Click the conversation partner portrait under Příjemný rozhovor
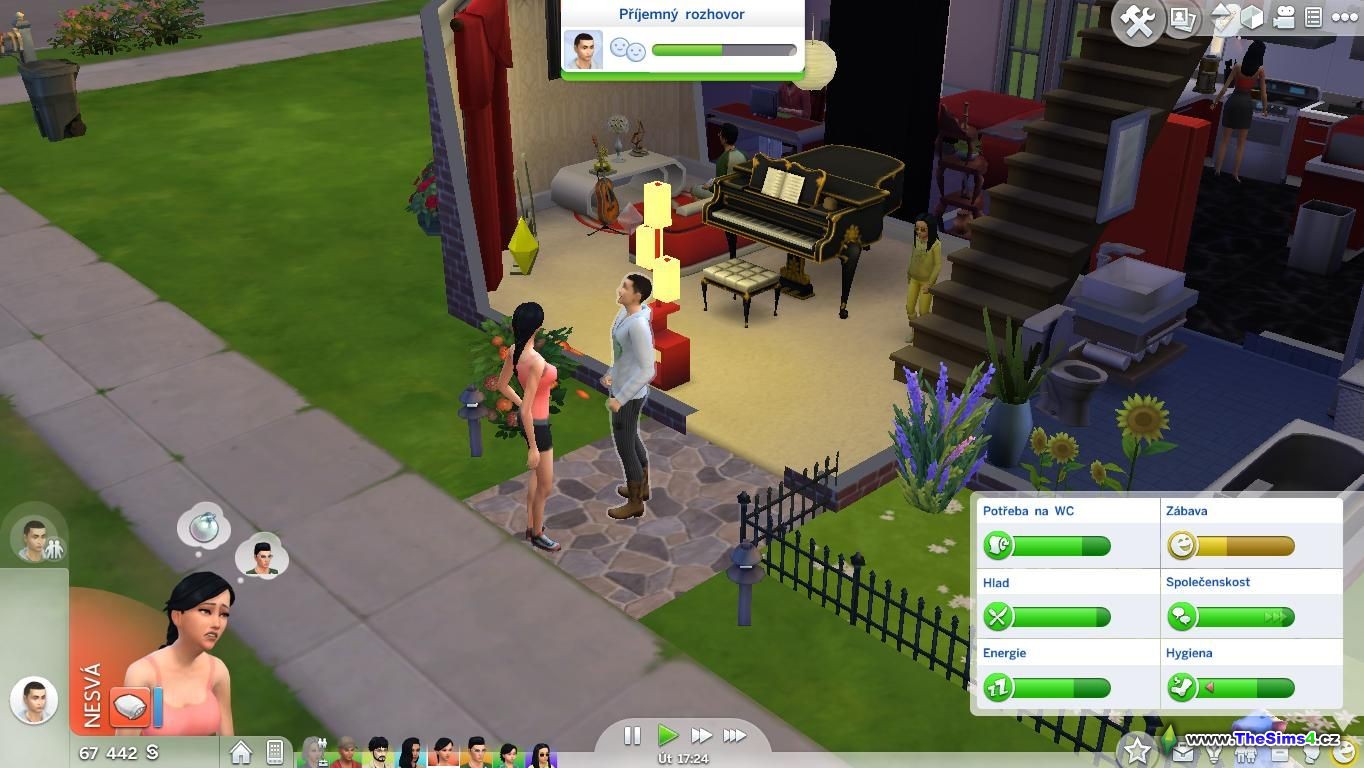 [x=583, y=49]
